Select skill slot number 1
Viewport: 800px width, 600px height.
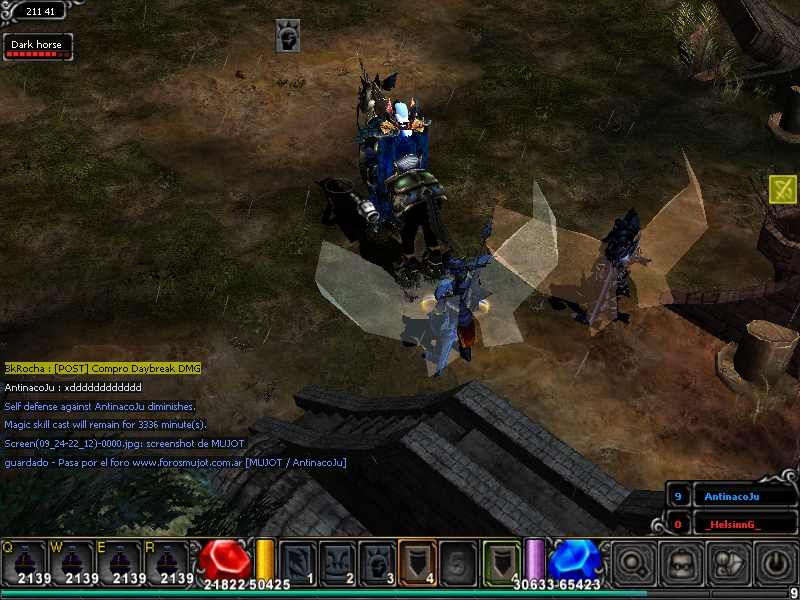tap(297, 561)
